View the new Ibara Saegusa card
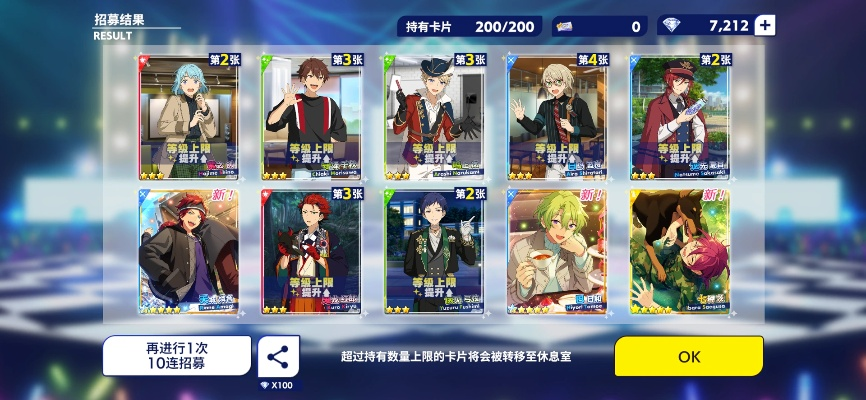The image size is (866, 400). (680, 251)
